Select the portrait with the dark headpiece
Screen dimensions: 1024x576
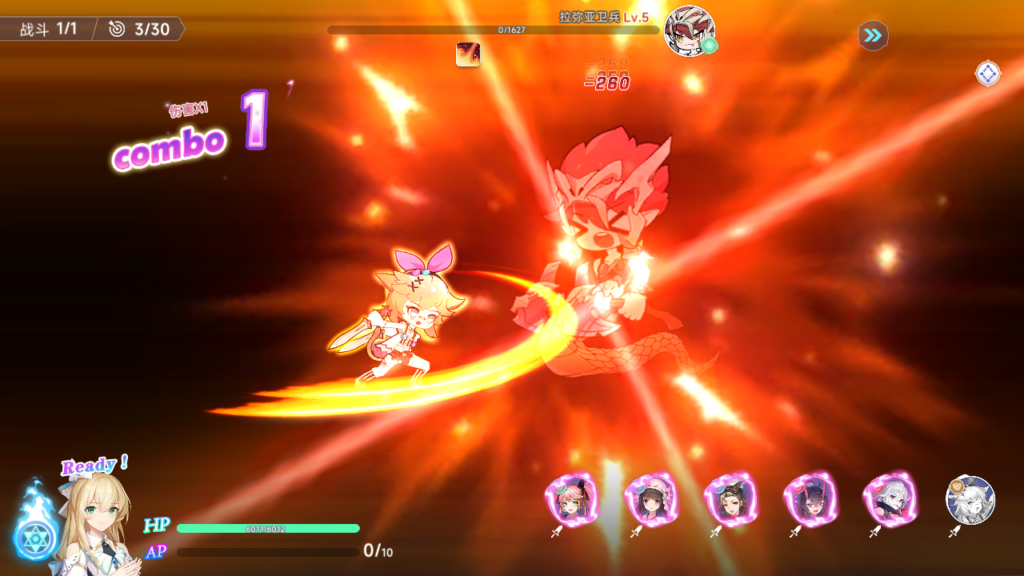(731, 498)
